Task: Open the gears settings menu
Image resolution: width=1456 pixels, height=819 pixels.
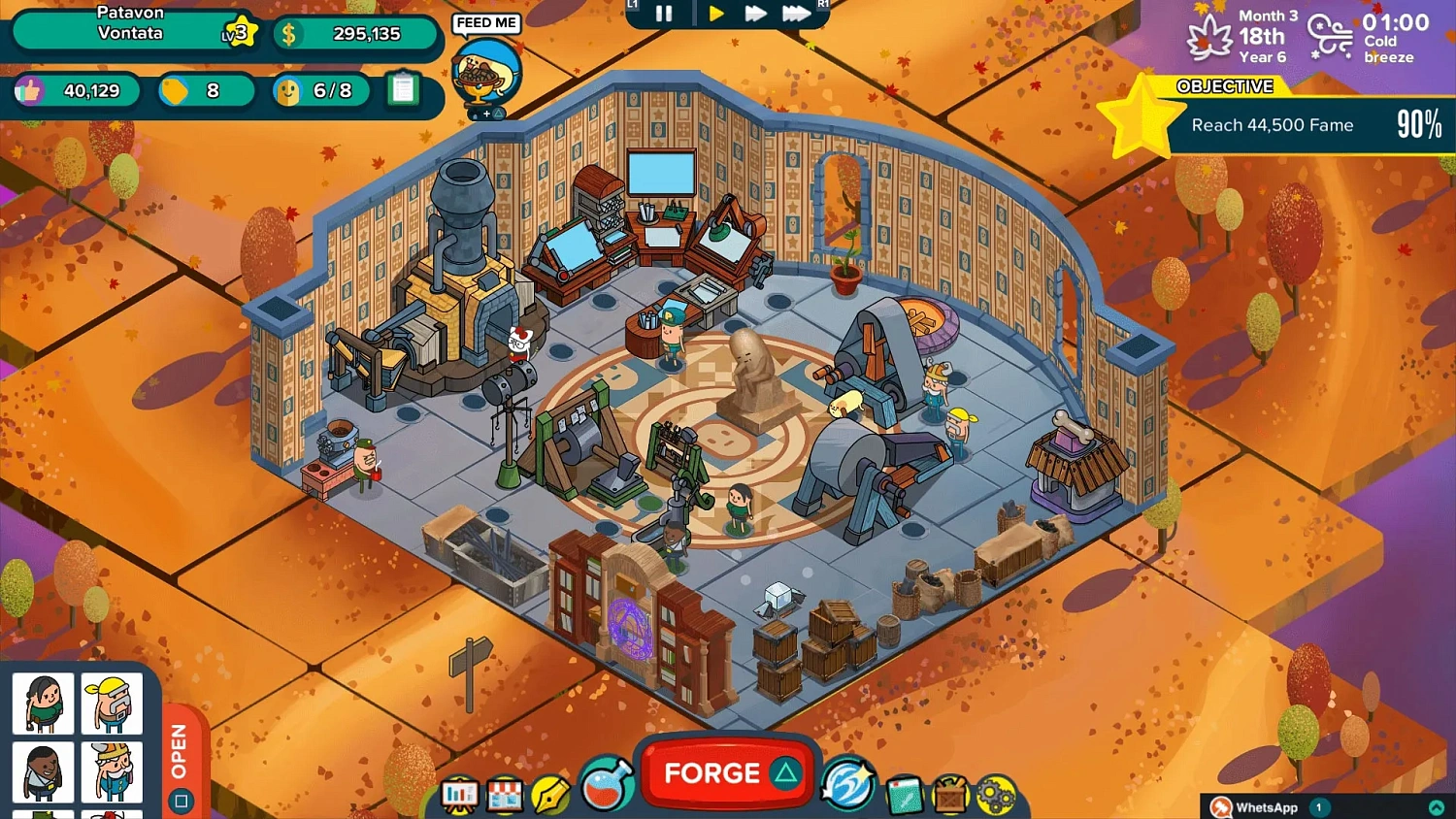Action: pyautogui.click(x=998, y=793)
